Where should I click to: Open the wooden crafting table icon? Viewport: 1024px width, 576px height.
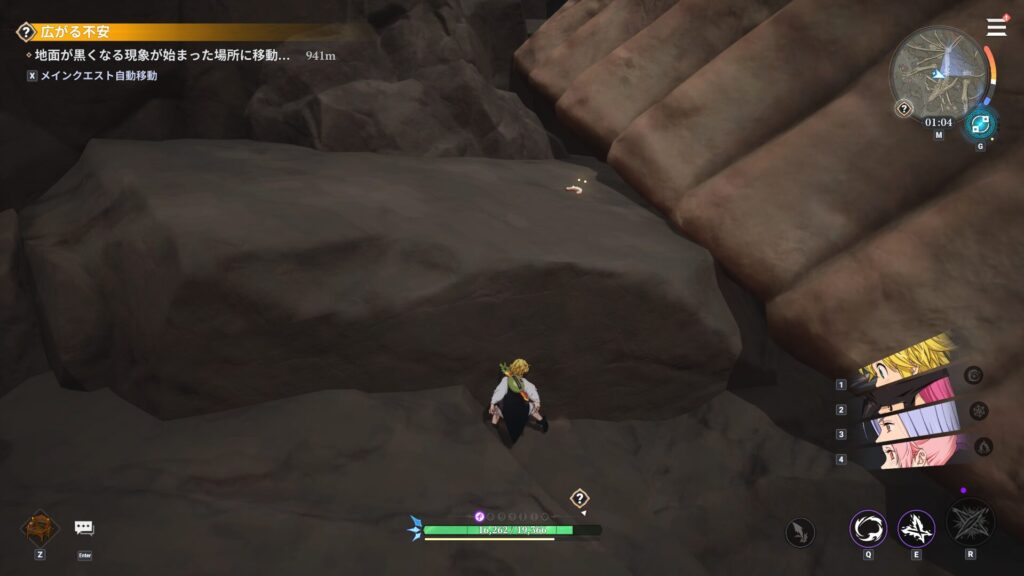[x=40, y=527]
